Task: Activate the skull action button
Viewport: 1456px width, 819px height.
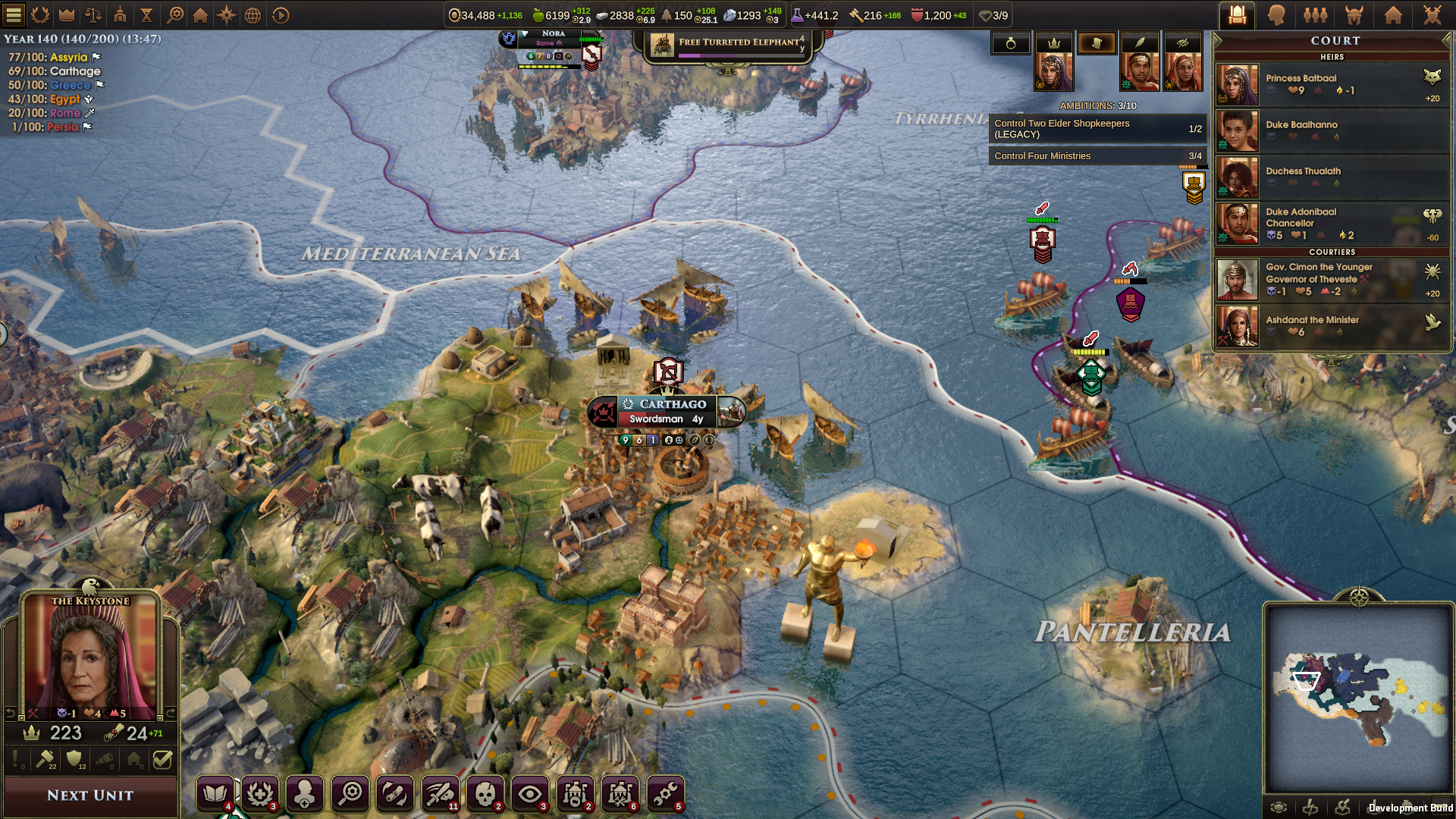Action: click(x=485, y=794)
